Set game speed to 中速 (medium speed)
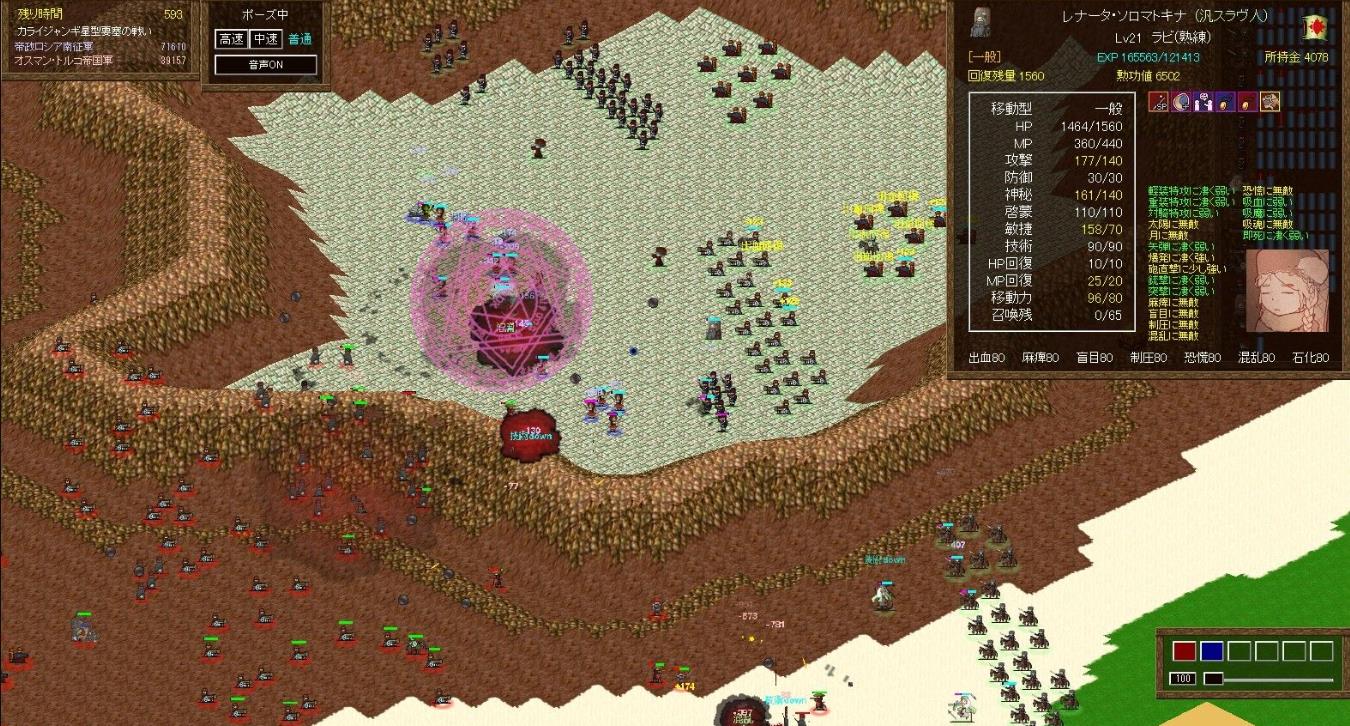 265,39
